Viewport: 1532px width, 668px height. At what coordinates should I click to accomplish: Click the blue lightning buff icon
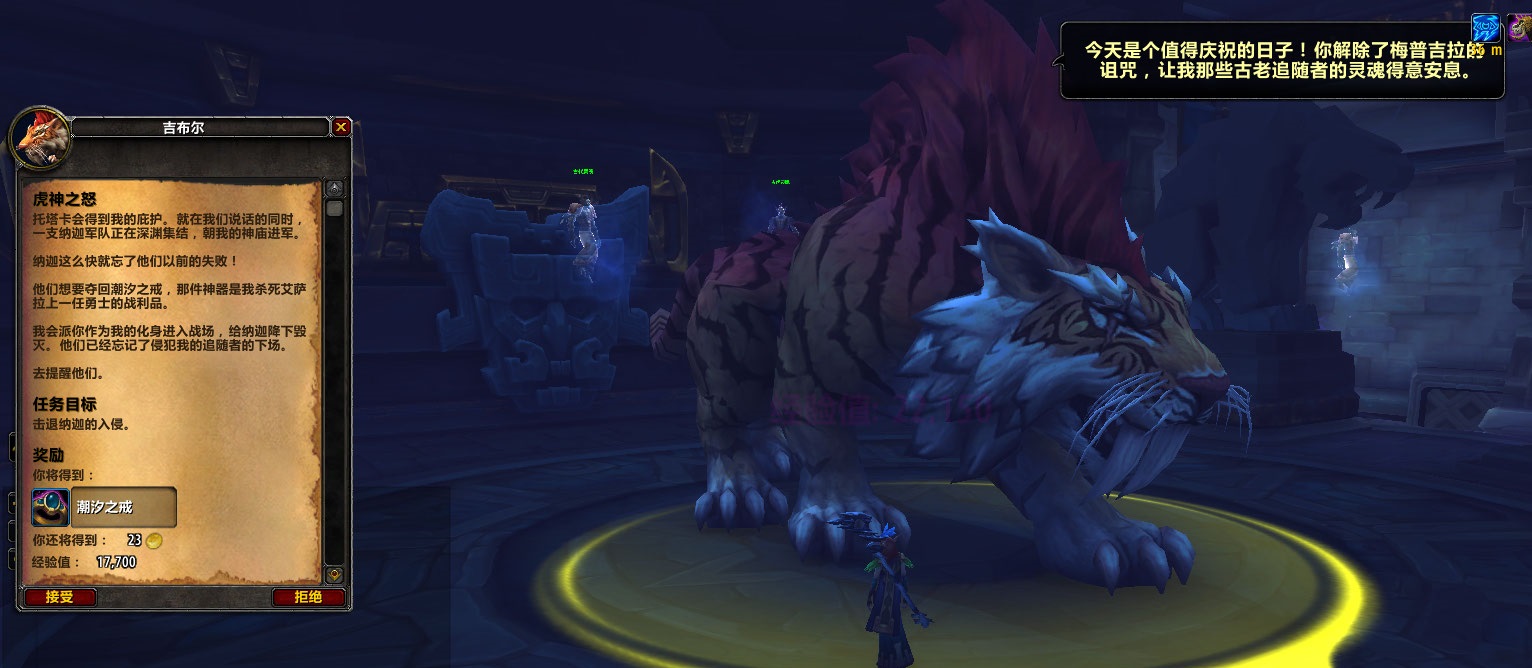point(1486,28)
